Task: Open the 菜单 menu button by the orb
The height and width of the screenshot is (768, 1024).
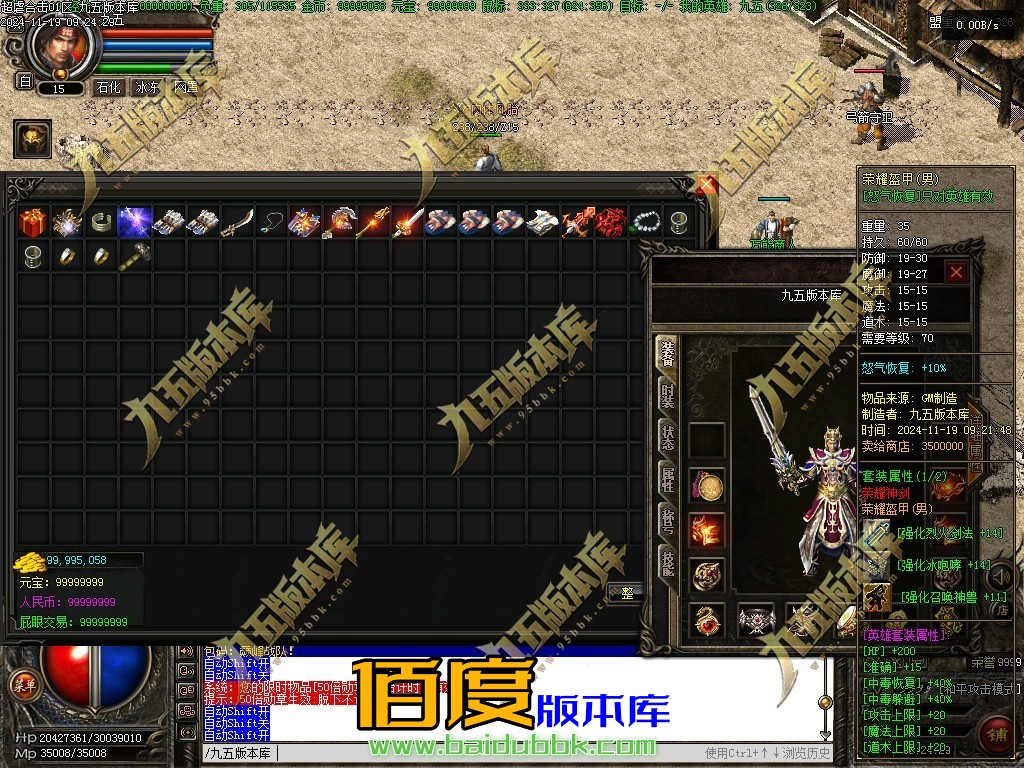Action: point(22,685)
